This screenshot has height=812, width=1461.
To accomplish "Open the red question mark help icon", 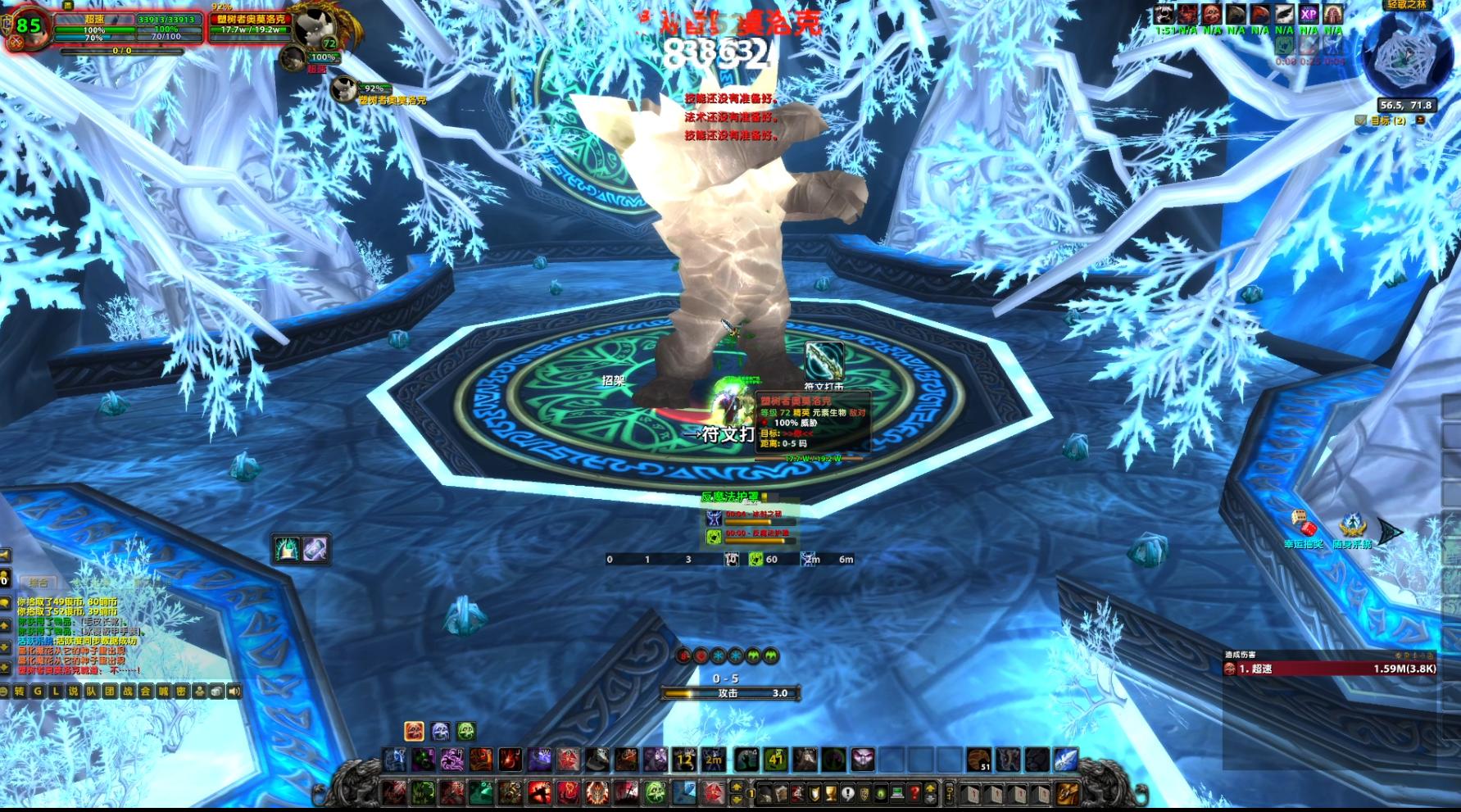I will 915,794.
